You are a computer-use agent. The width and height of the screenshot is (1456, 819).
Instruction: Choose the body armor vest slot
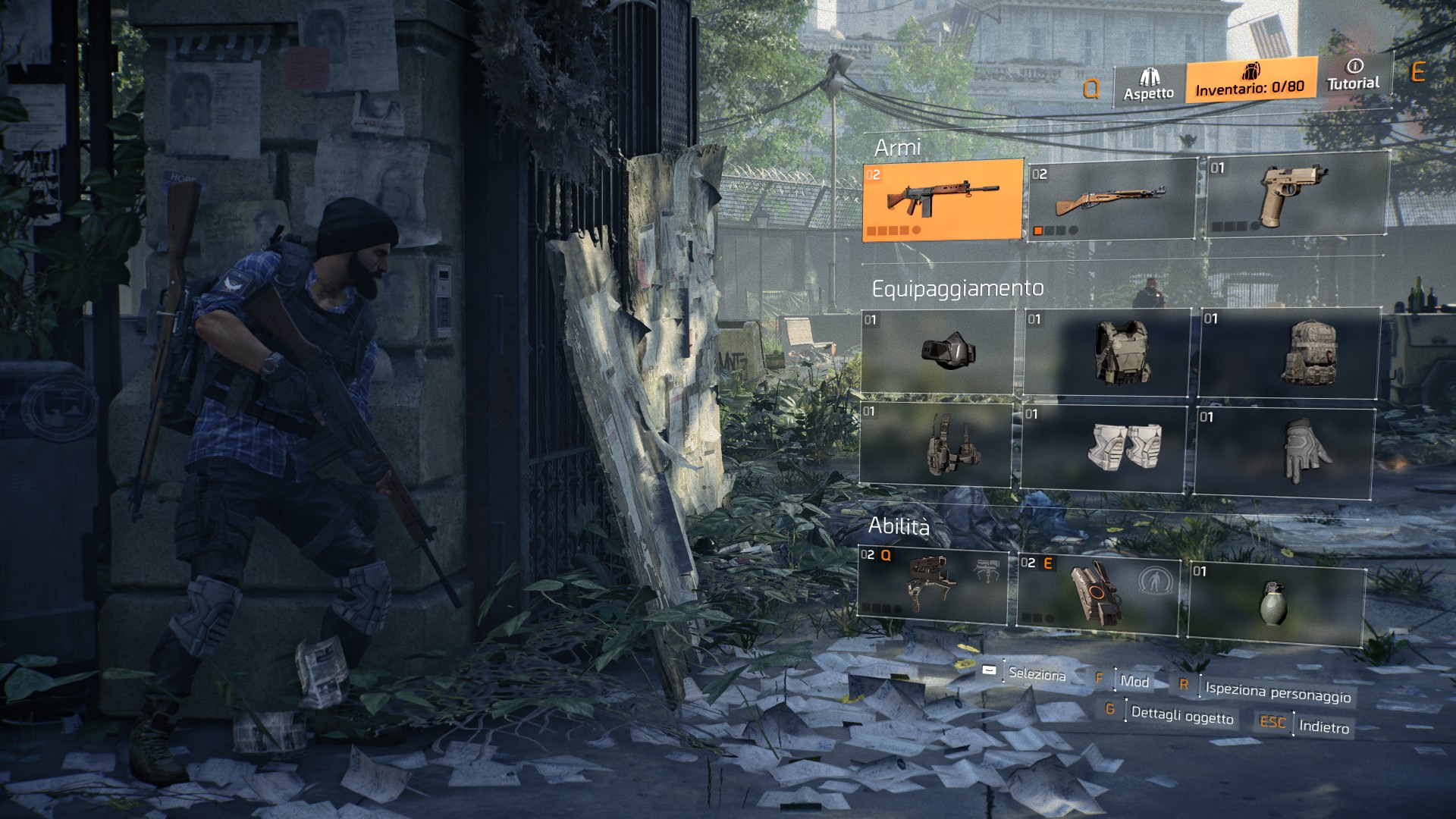click(1107, 353)
